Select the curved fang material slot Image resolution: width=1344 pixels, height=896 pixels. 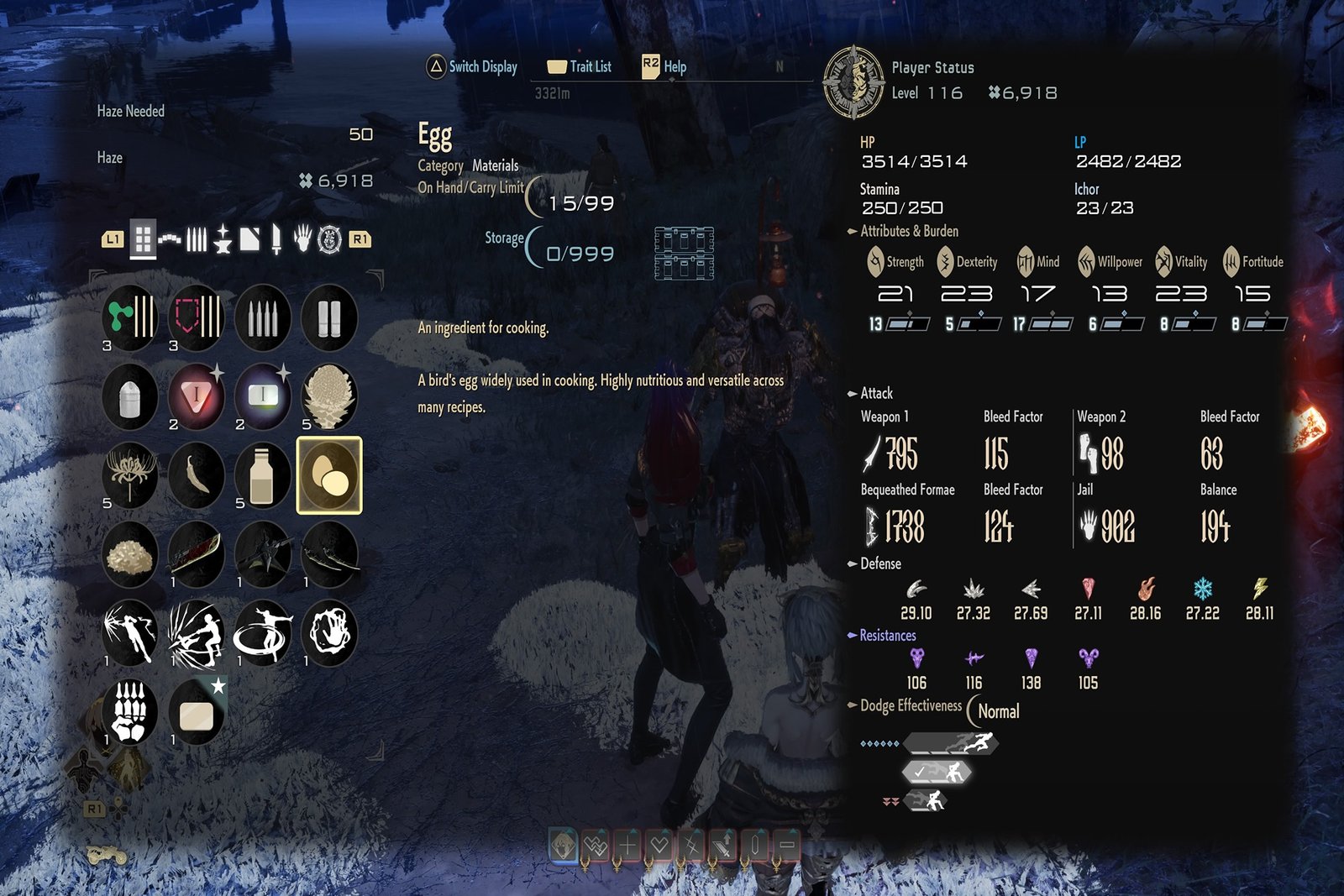click(x=196, y=475)
